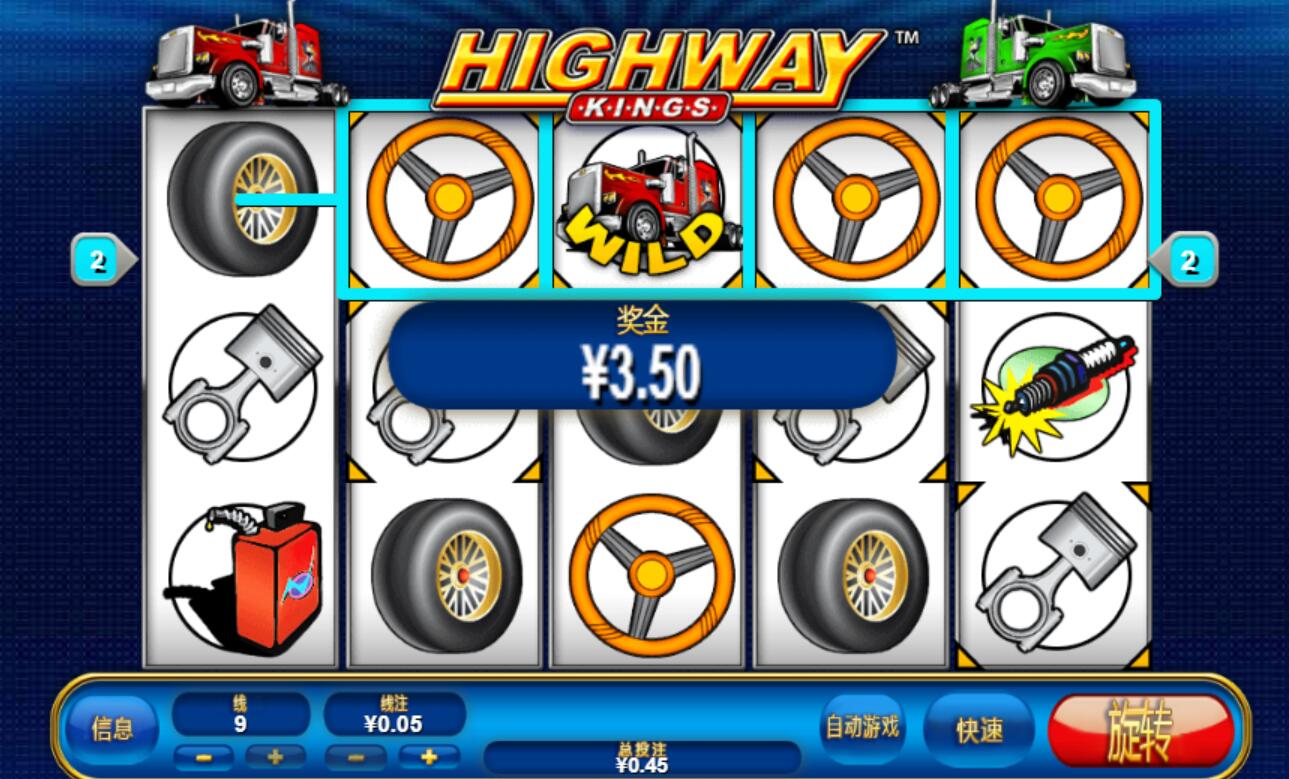
Task: Toggle 快速 fast mode
Action: 979,730
